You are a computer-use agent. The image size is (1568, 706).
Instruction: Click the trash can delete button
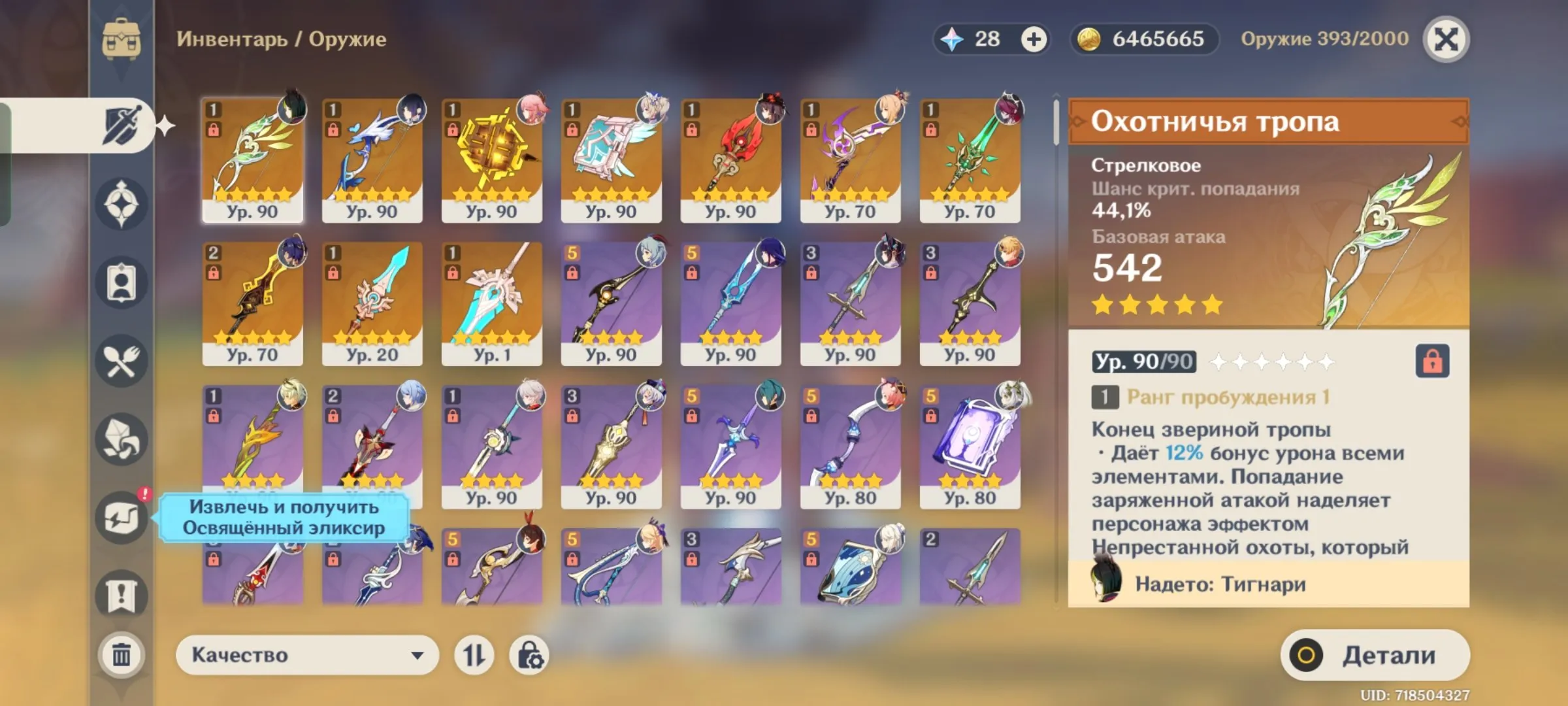click(x=122, y=654)
